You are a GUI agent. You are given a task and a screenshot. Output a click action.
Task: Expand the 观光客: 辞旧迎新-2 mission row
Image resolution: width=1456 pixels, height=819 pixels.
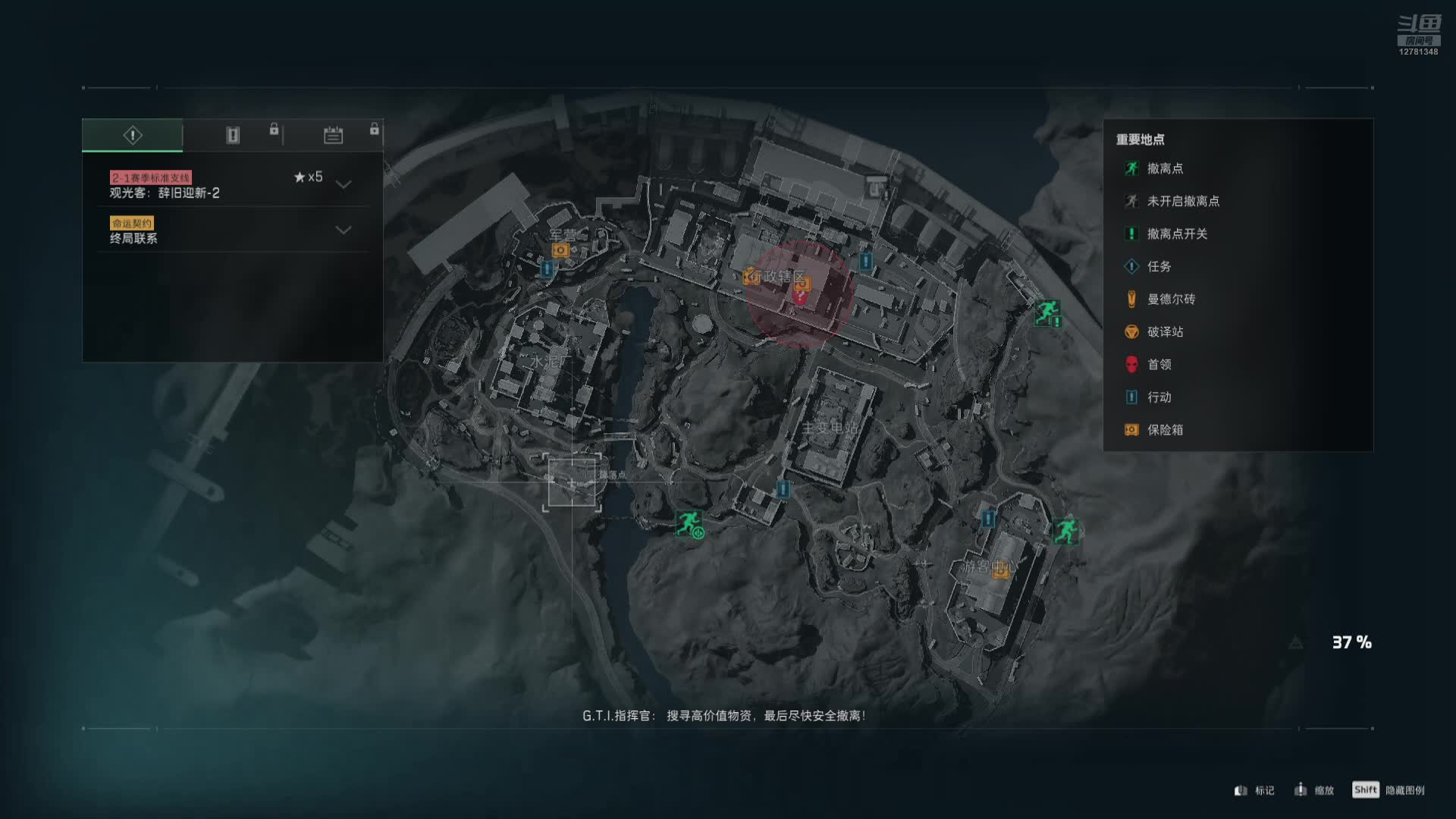point(344,184)
